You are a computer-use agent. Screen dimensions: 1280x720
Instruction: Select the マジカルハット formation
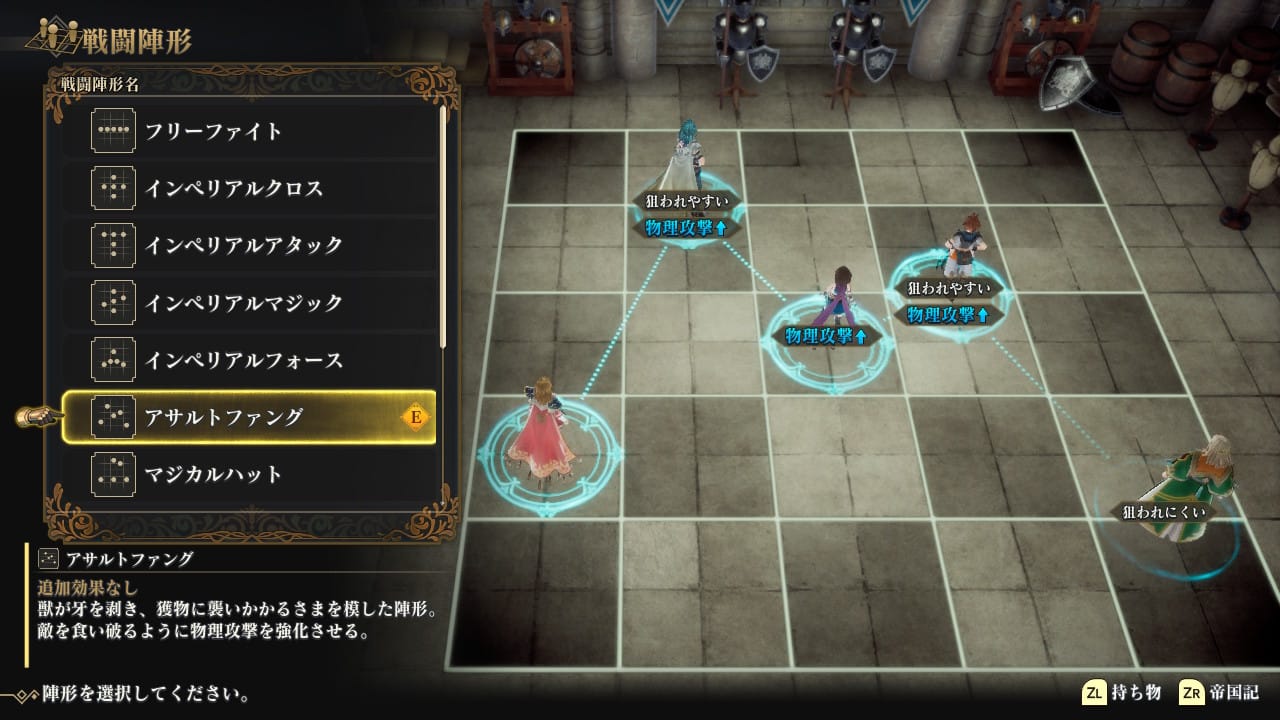point(250,474)
